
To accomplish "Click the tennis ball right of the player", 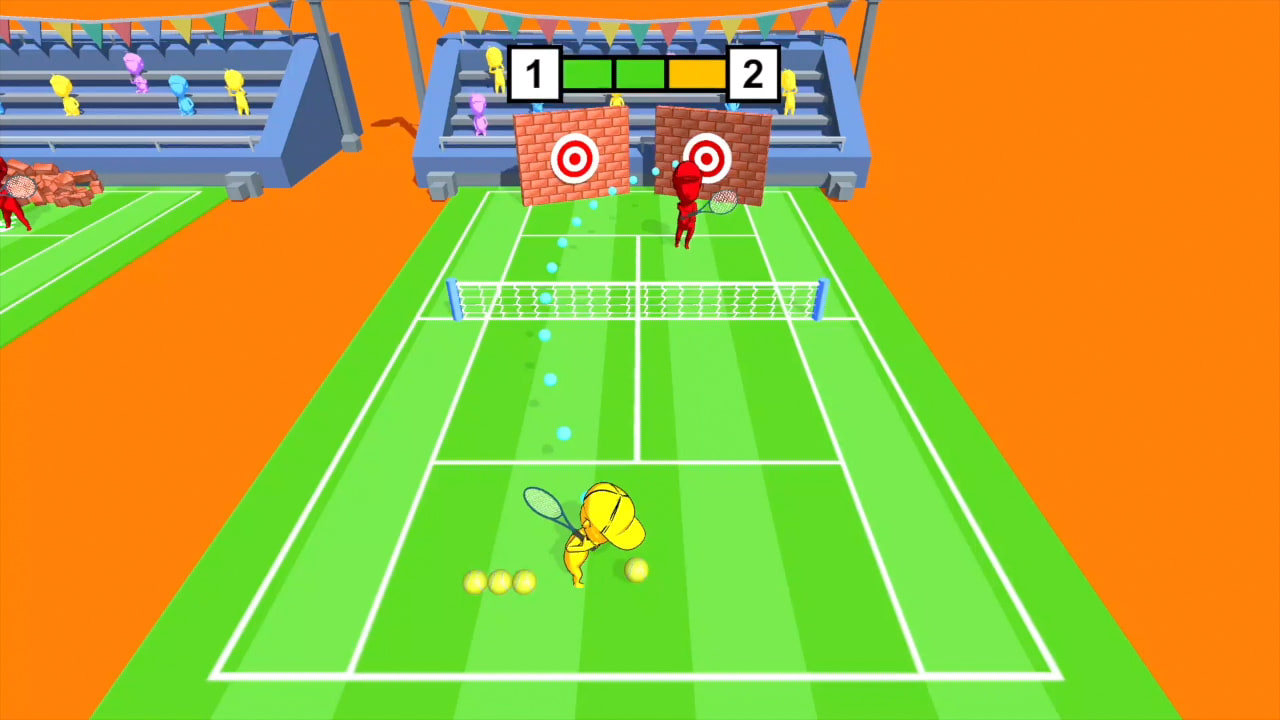I will point(636,571).
